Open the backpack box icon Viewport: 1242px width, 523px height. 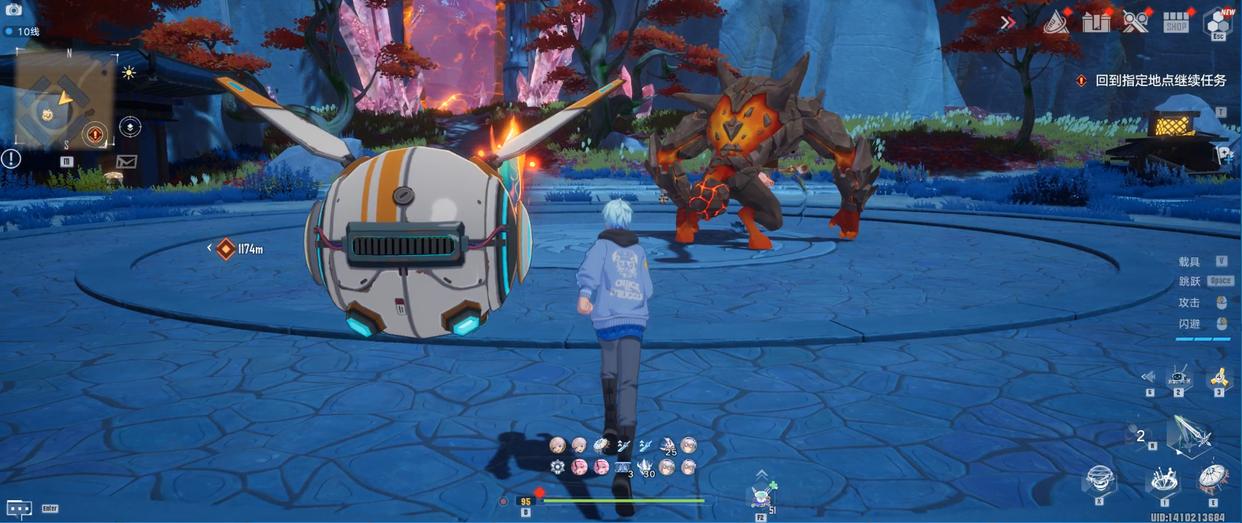click(1097, 21)
